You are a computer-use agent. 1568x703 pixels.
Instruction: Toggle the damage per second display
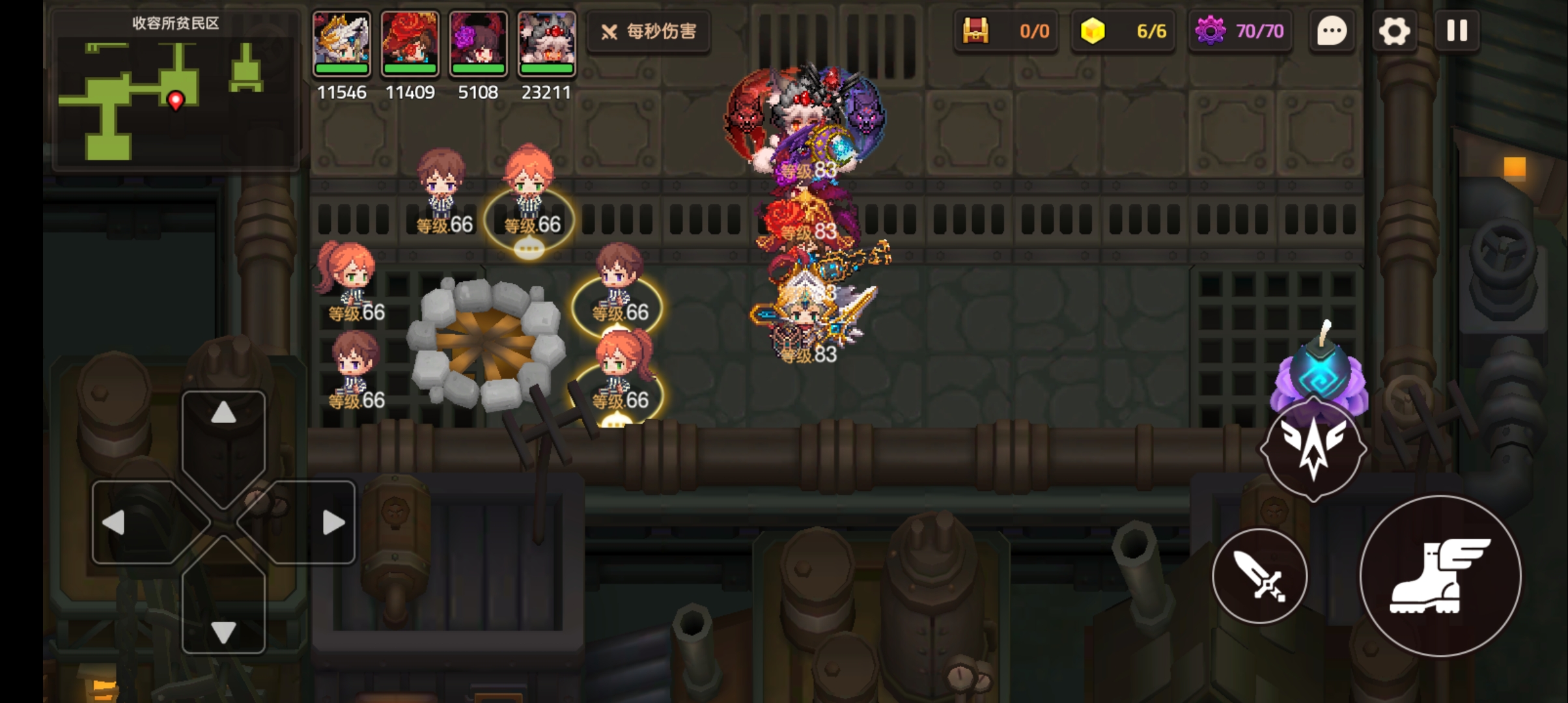pos(649,31)
